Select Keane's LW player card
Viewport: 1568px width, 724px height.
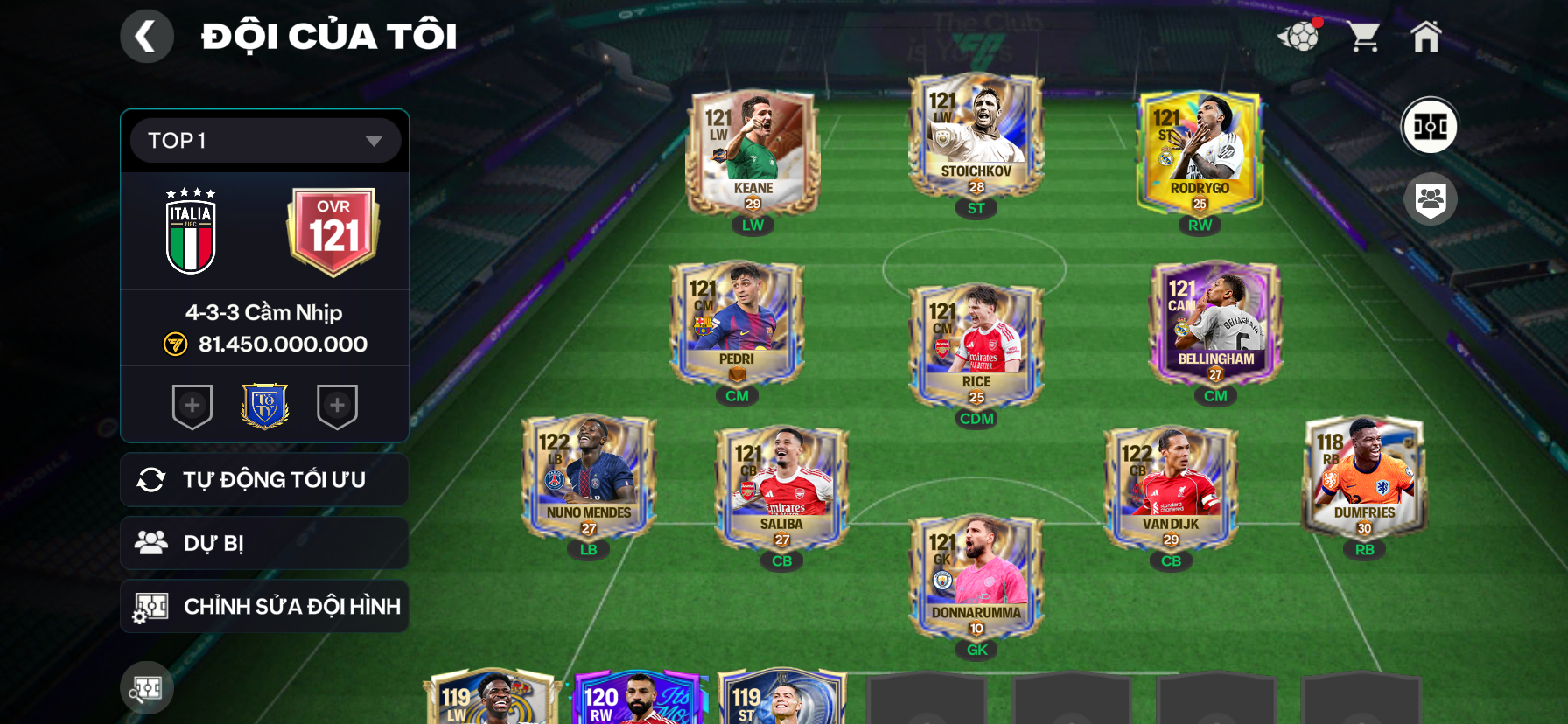click(752, 153)
